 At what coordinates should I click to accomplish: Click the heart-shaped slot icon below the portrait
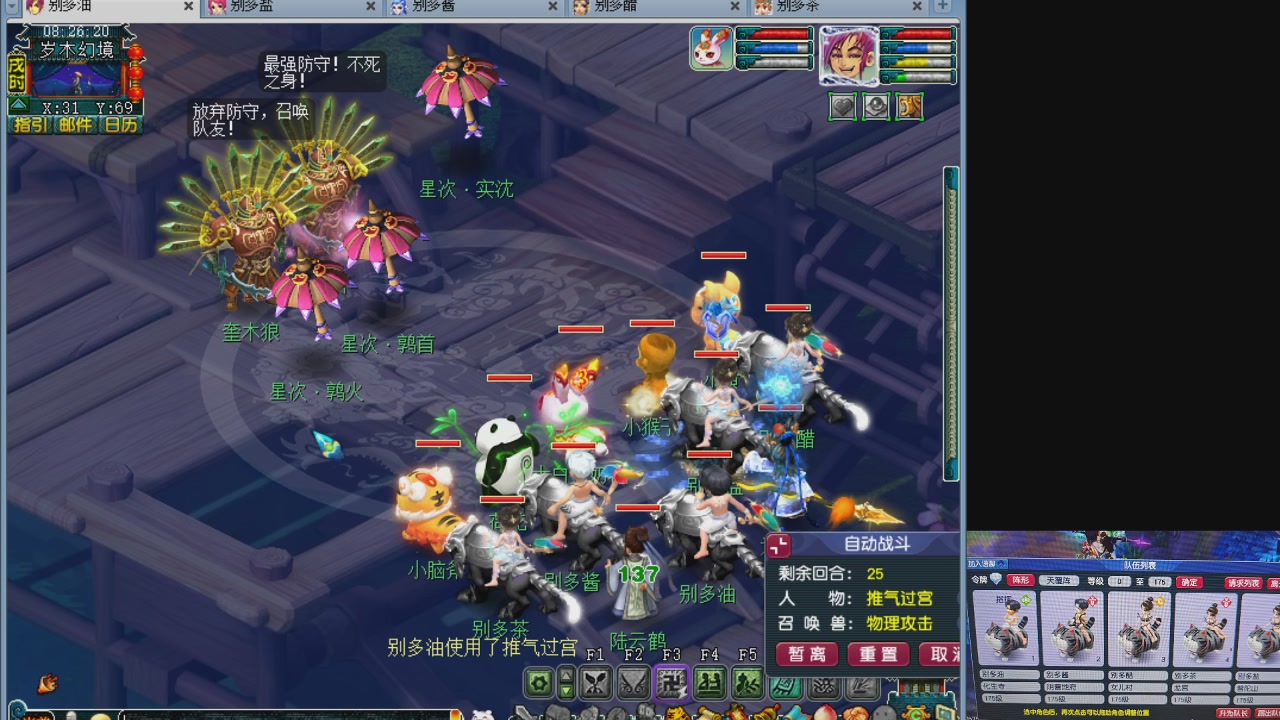pos(843,106)
